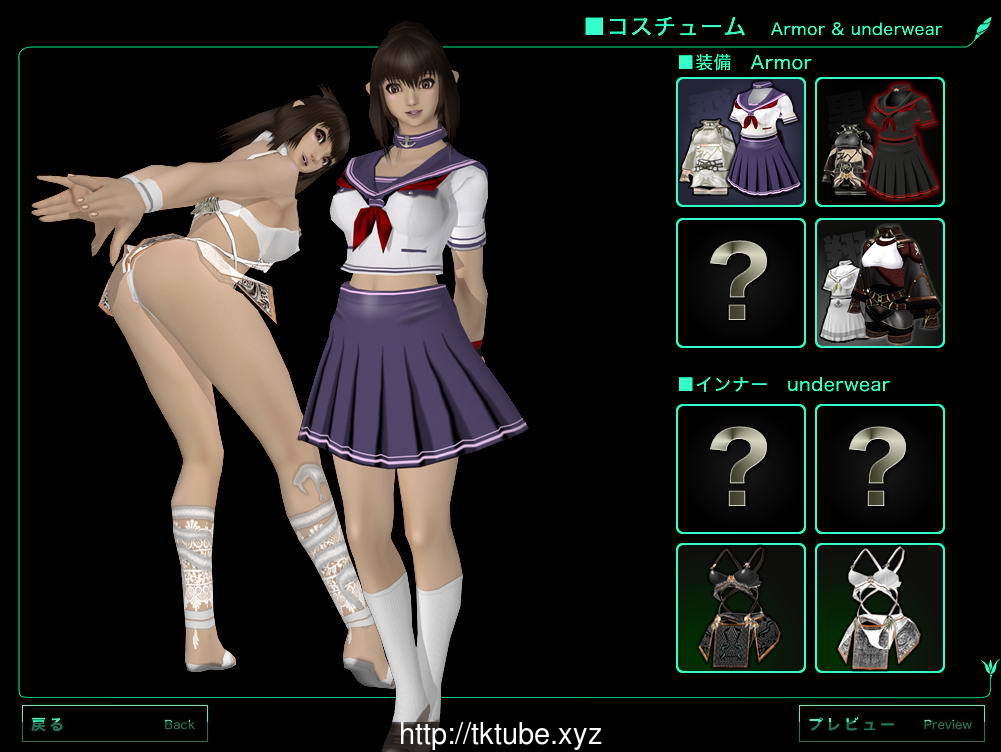Image resolution: width=1001 pixels, height=752 pixels.
Task: Pick the brown leather armor costume
Action: [880, 283]
